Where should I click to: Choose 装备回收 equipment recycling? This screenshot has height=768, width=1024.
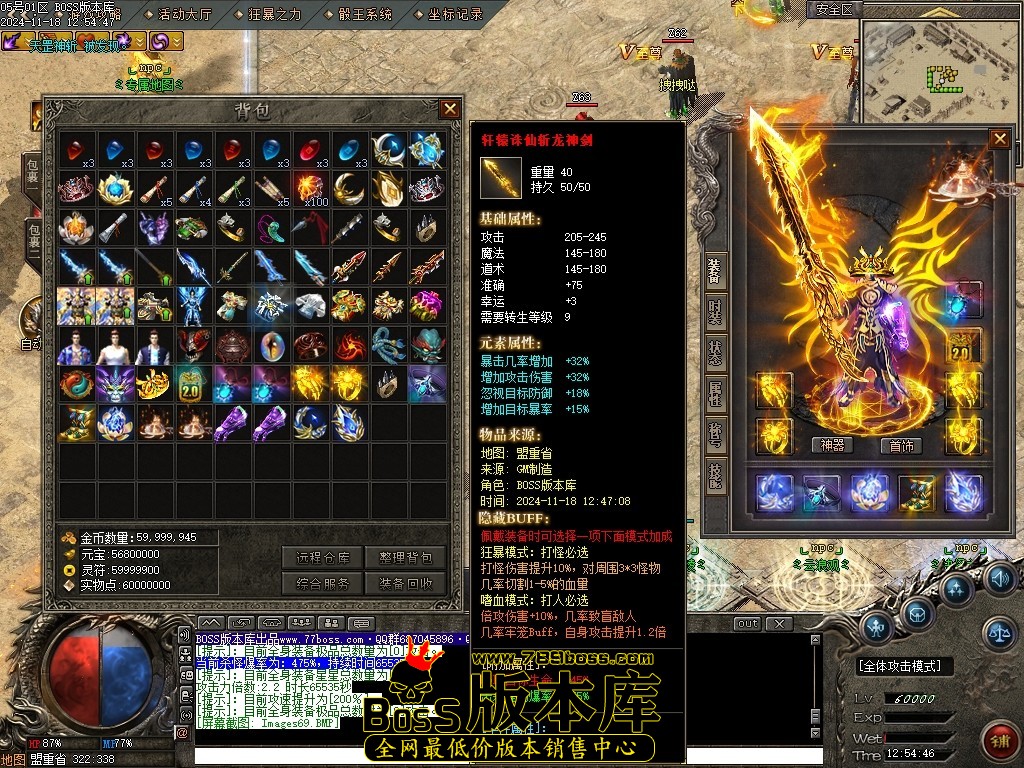pyautogui.click(x=405, y=584)
